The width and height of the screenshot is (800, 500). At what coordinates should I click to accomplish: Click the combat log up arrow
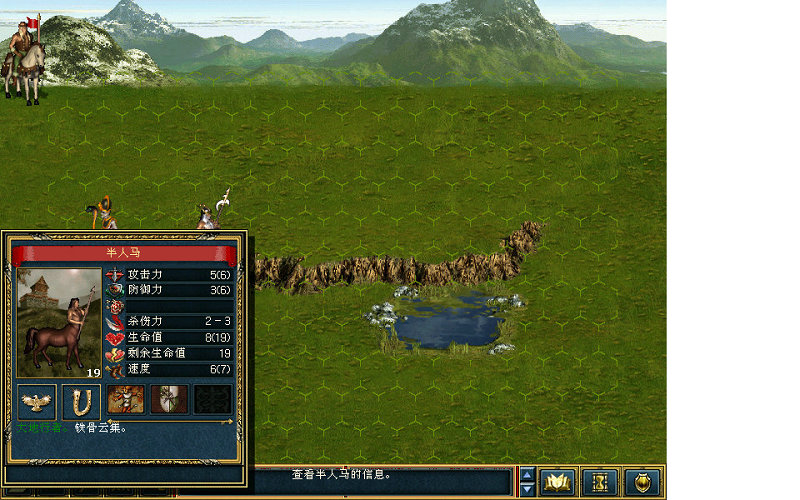[x=527, y=474]
